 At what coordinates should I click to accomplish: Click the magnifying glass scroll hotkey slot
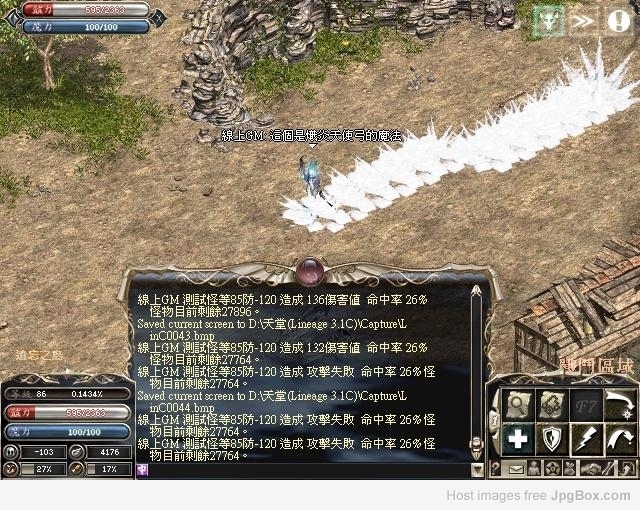pos(518,405)
